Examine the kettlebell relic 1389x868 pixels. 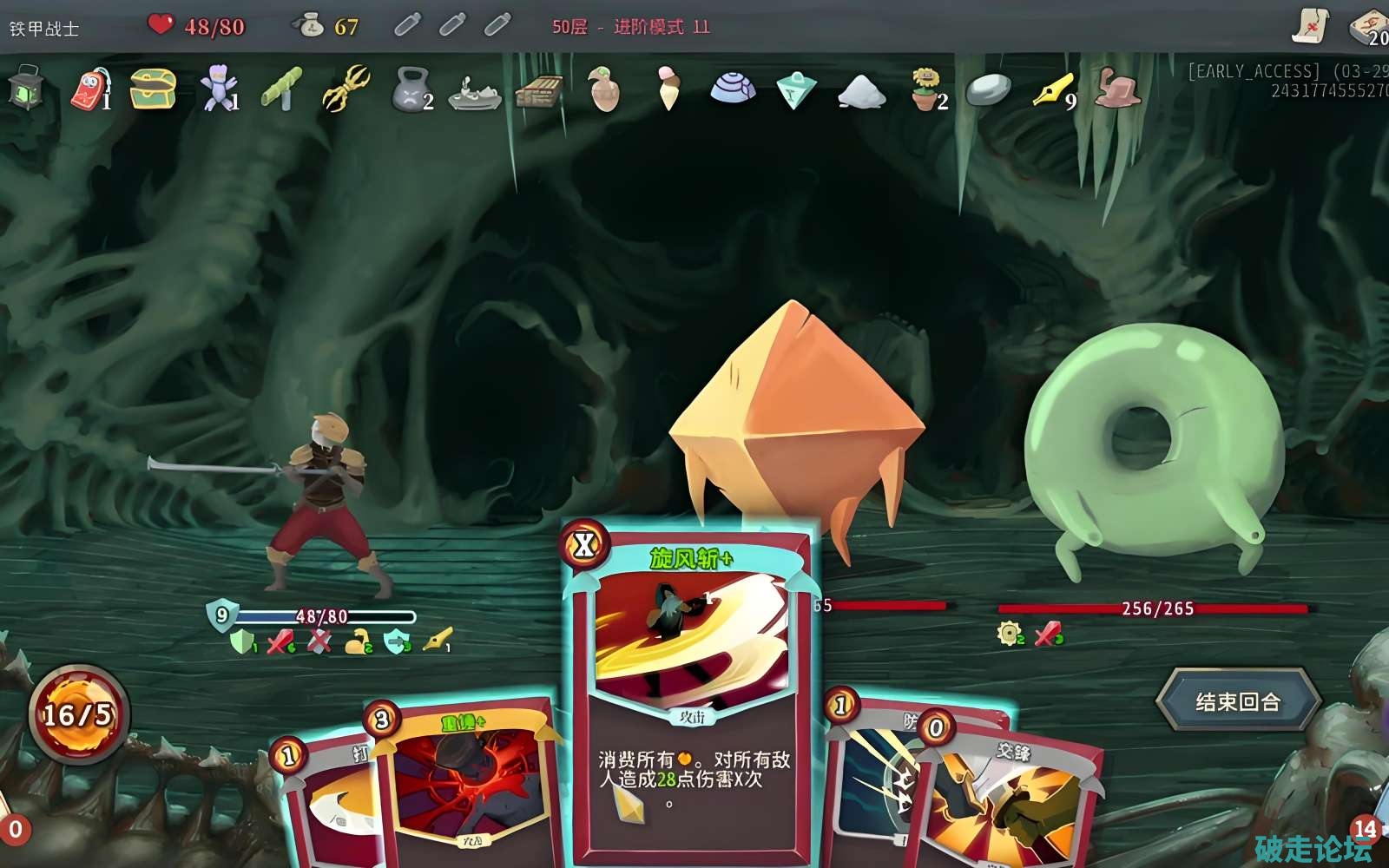pos(410,89)
